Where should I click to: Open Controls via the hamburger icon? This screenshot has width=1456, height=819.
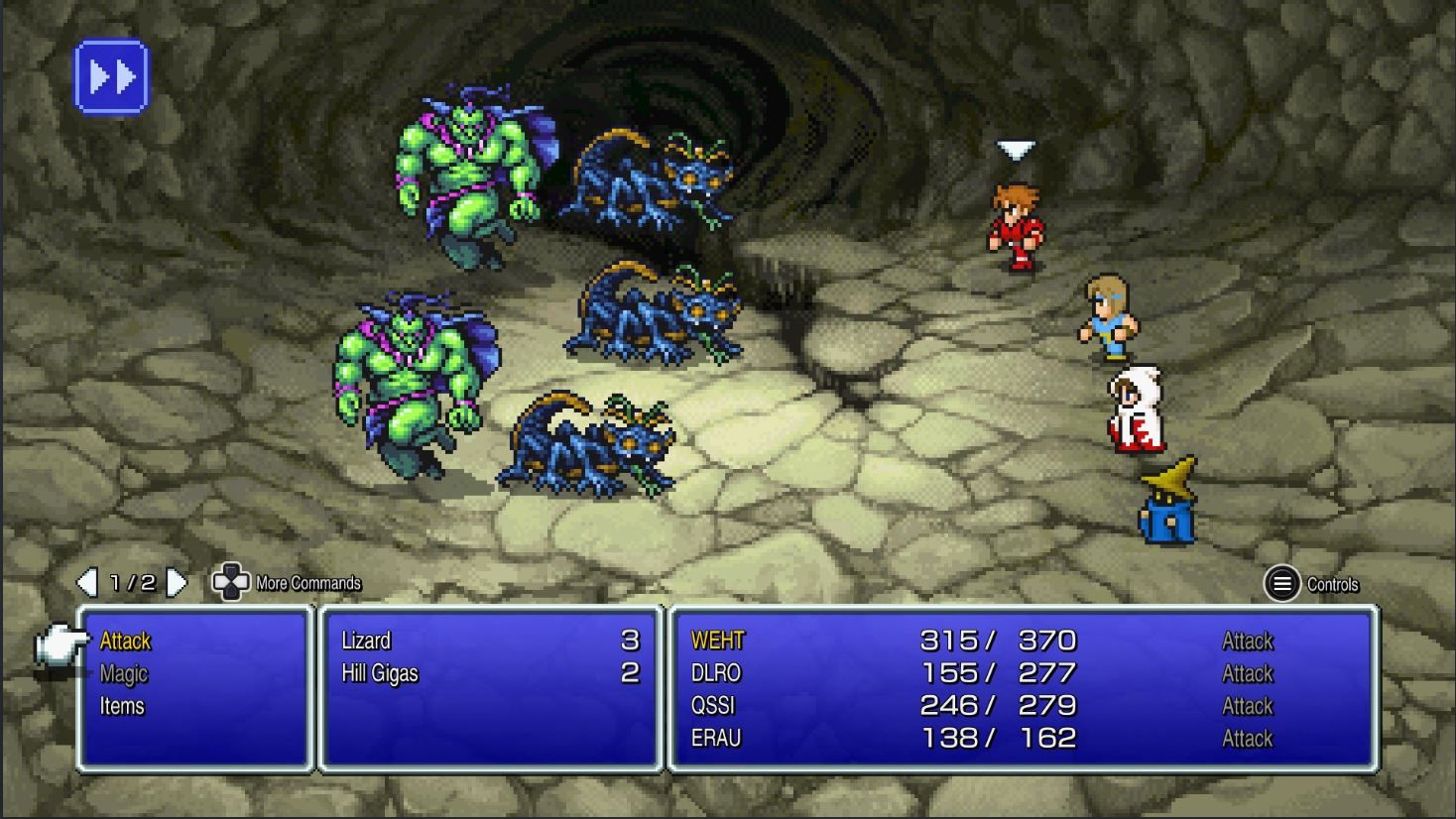1280,584
